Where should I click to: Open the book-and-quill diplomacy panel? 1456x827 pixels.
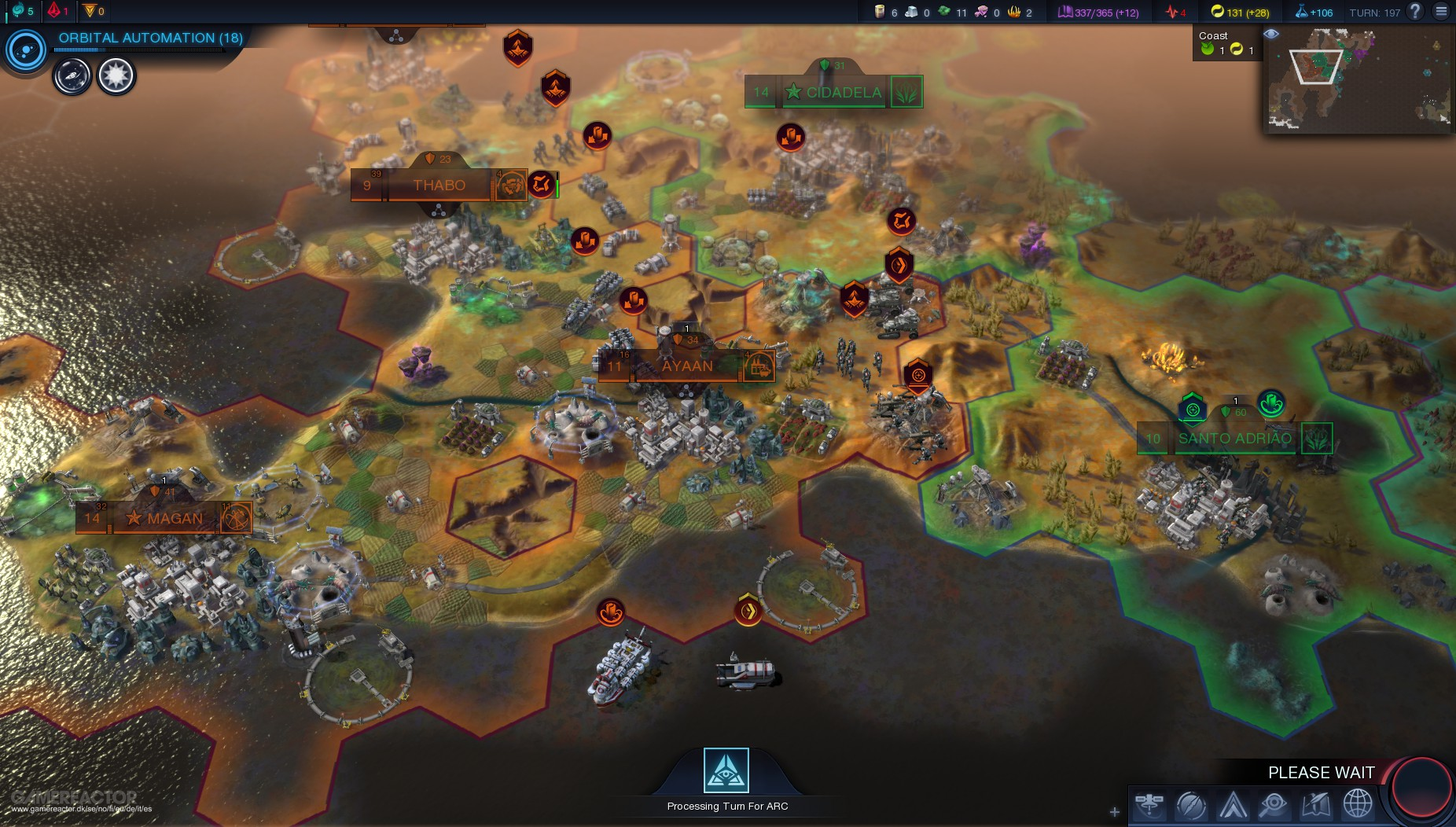pos(1315,805)
